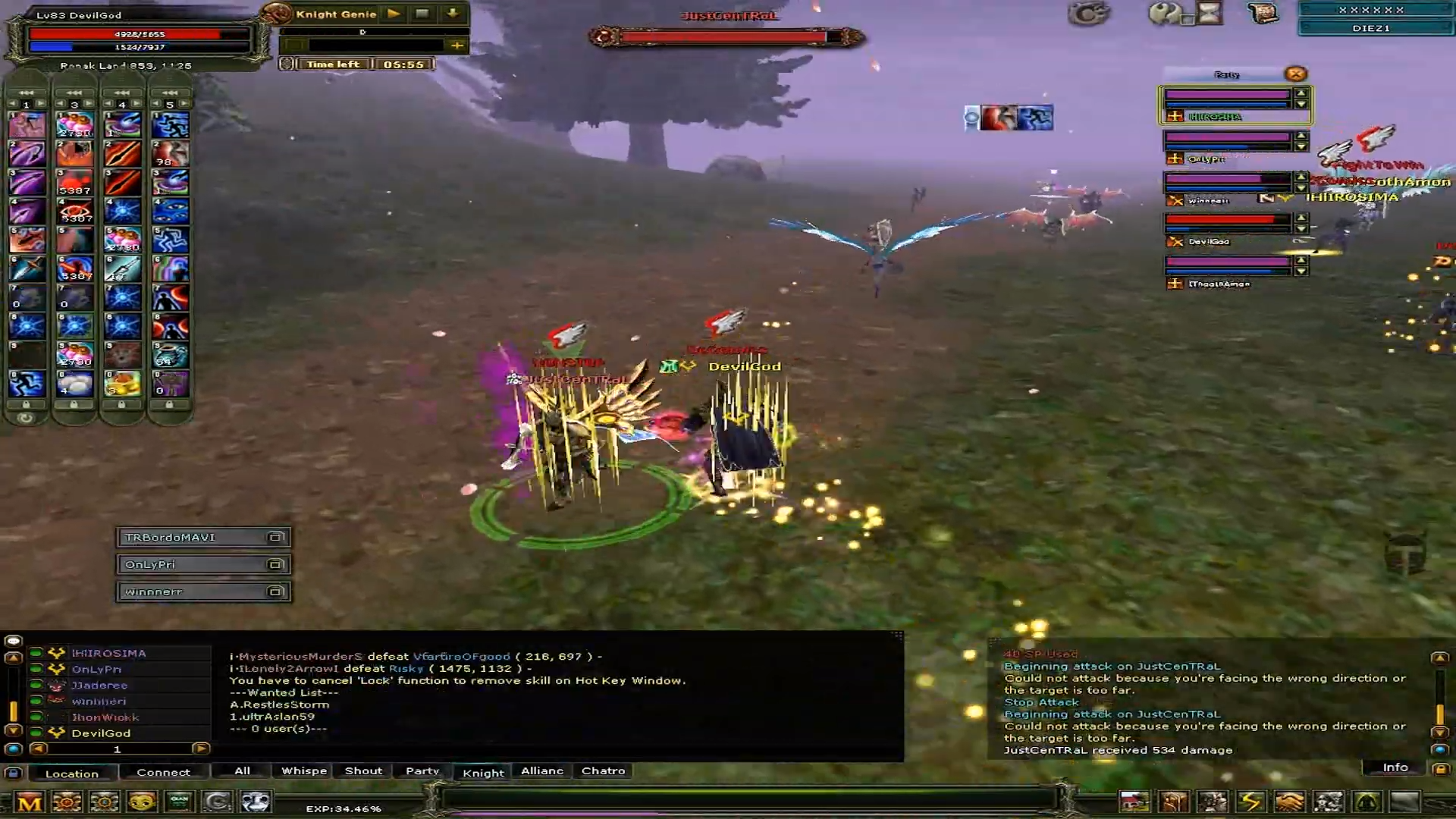Switch chat to the Party tab

click(422, 770)
